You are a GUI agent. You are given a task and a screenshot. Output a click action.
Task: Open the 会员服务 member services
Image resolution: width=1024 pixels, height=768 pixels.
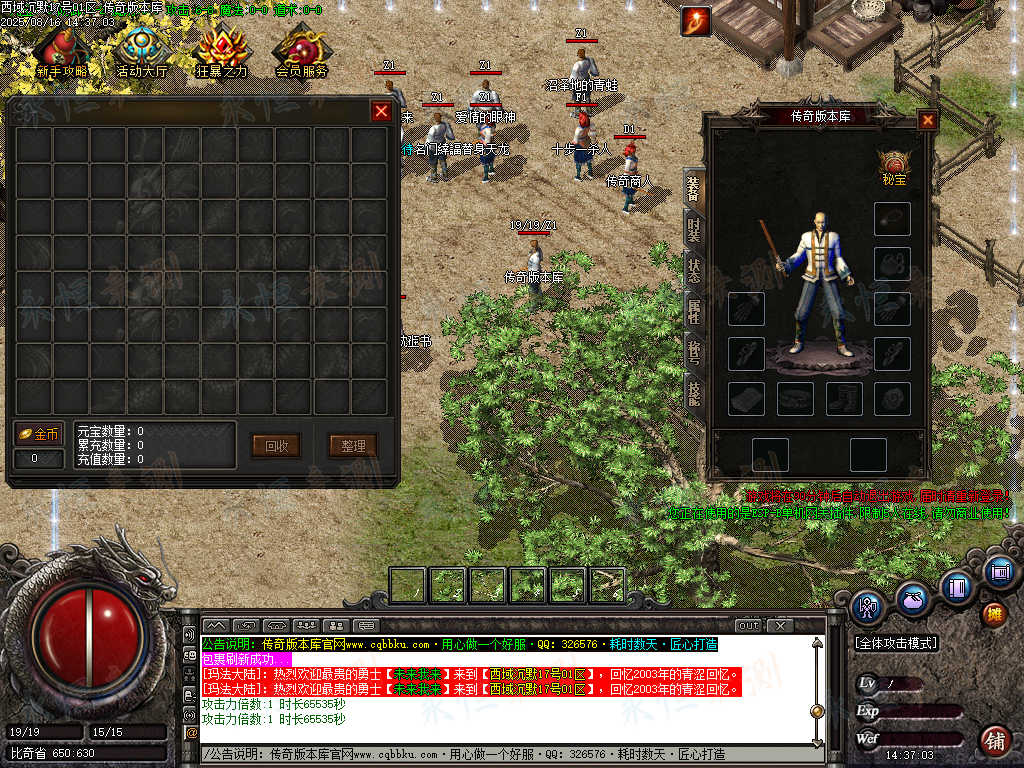point(302,53)
